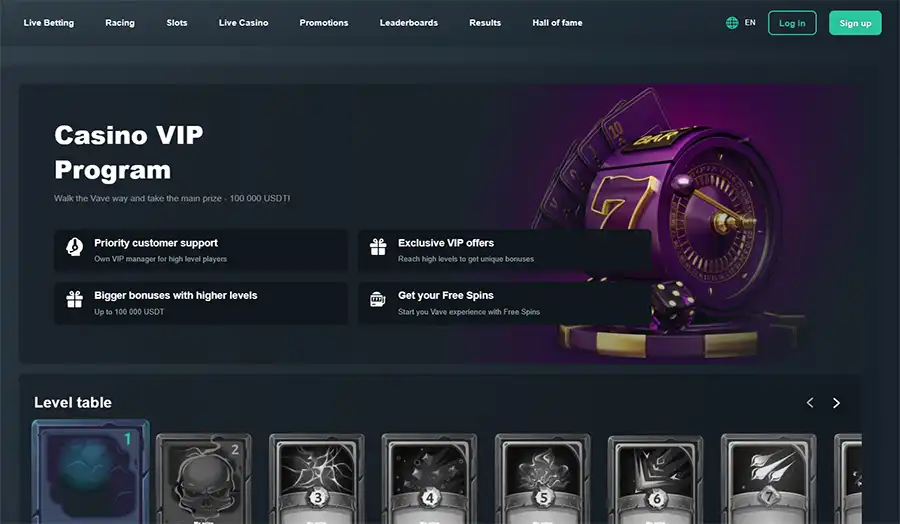The height and width of the screenshot is (524, 900).
Task: Open the Live Betting section
Action: coord(49,23)
